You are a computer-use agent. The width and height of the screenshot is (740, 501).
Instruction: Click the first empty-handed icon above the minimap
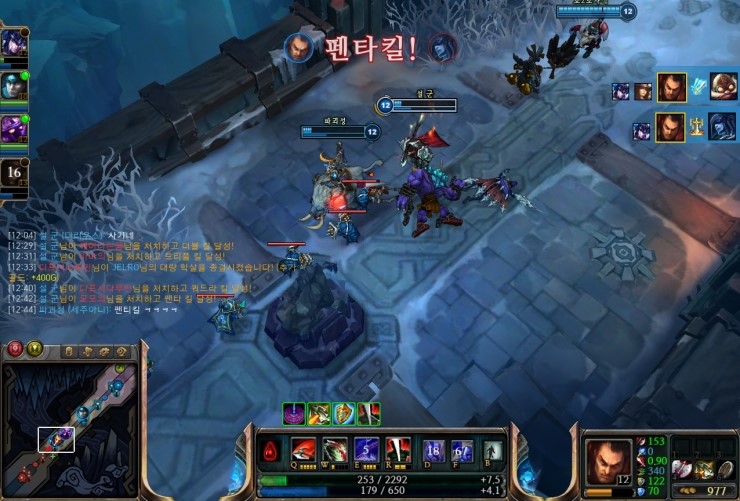(69, 351)
